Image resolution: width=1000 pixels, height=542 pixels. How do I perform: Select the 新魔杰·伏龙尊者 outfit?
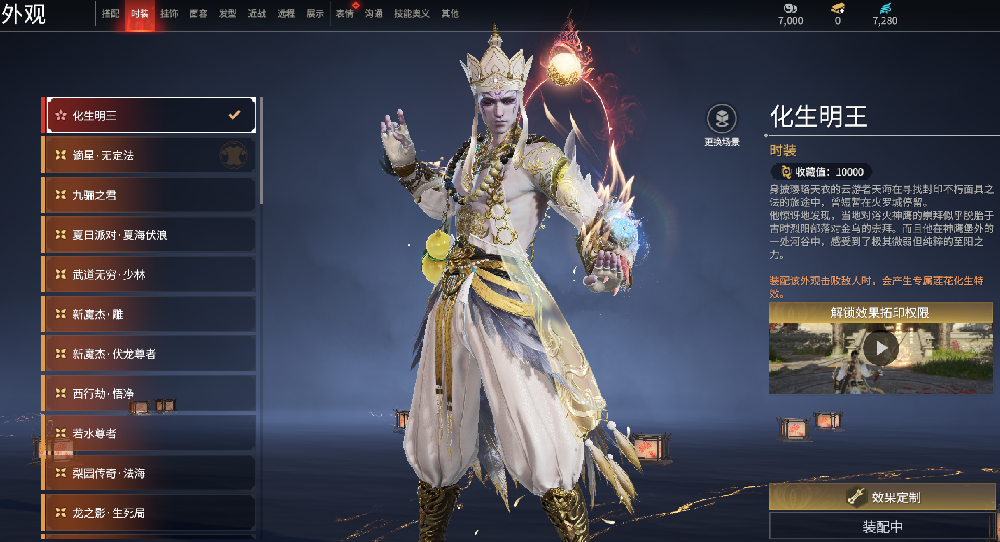point(149,354)
